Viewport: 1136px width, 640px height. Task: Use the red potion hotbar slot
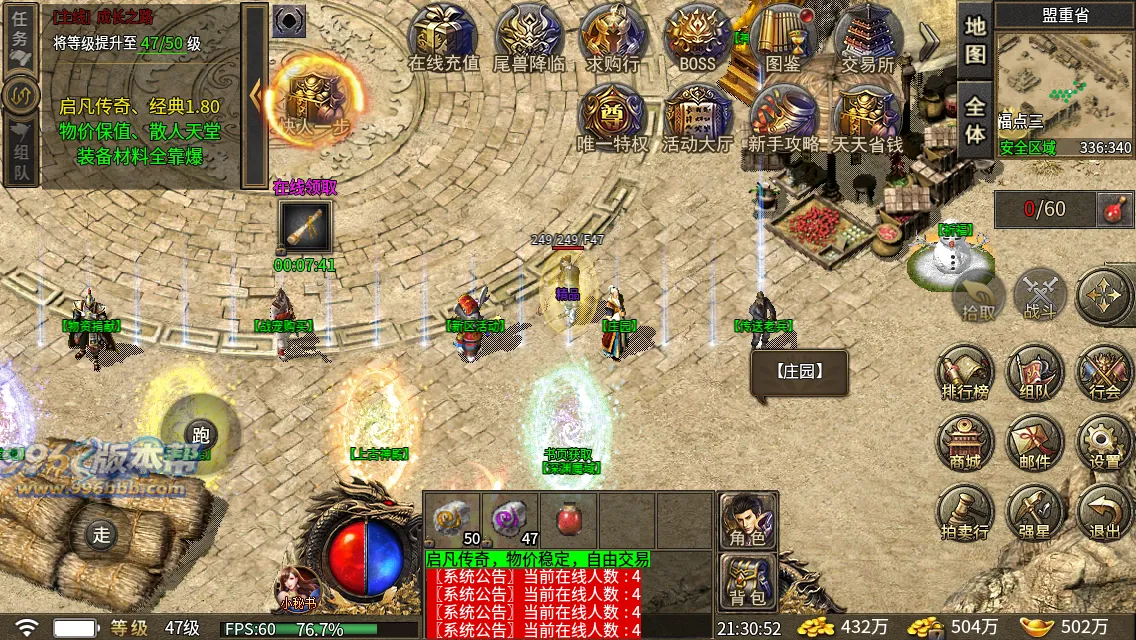[569, 520]
